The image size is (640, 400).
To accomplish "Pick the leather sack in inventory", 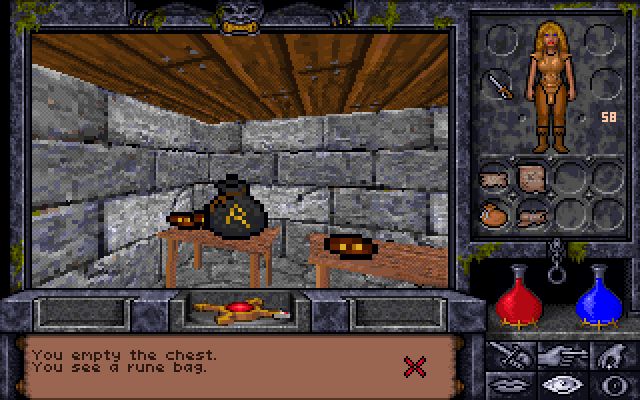I will coord(497,213).
